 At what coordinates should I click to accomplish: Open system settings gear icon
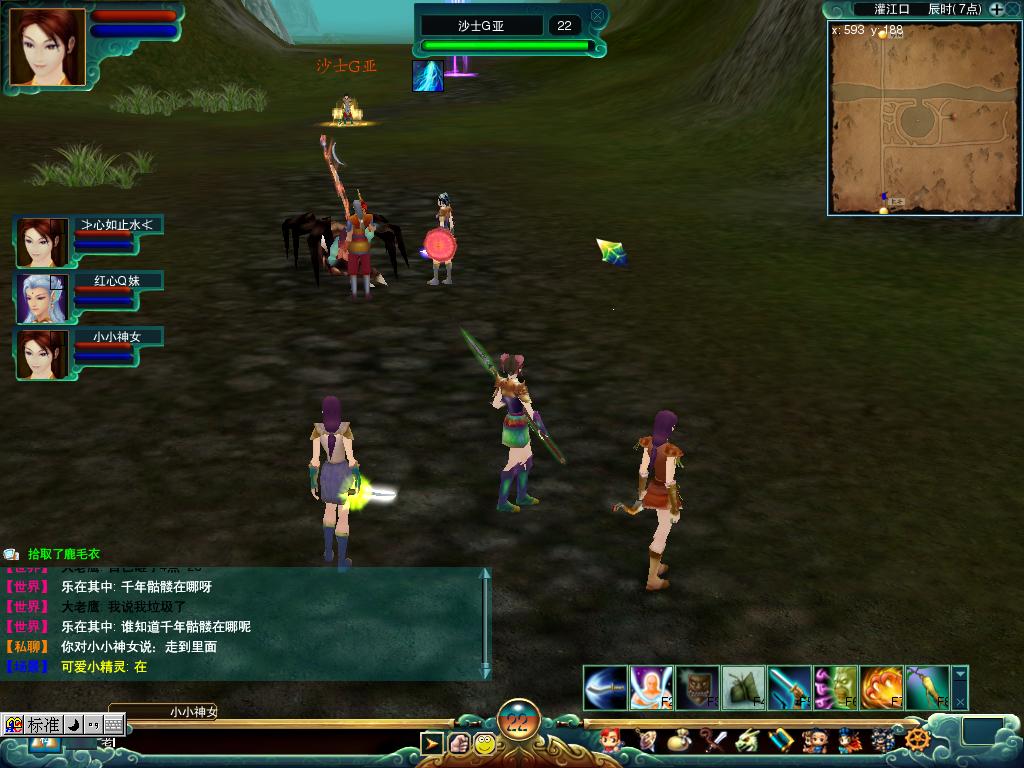(917, 741)
